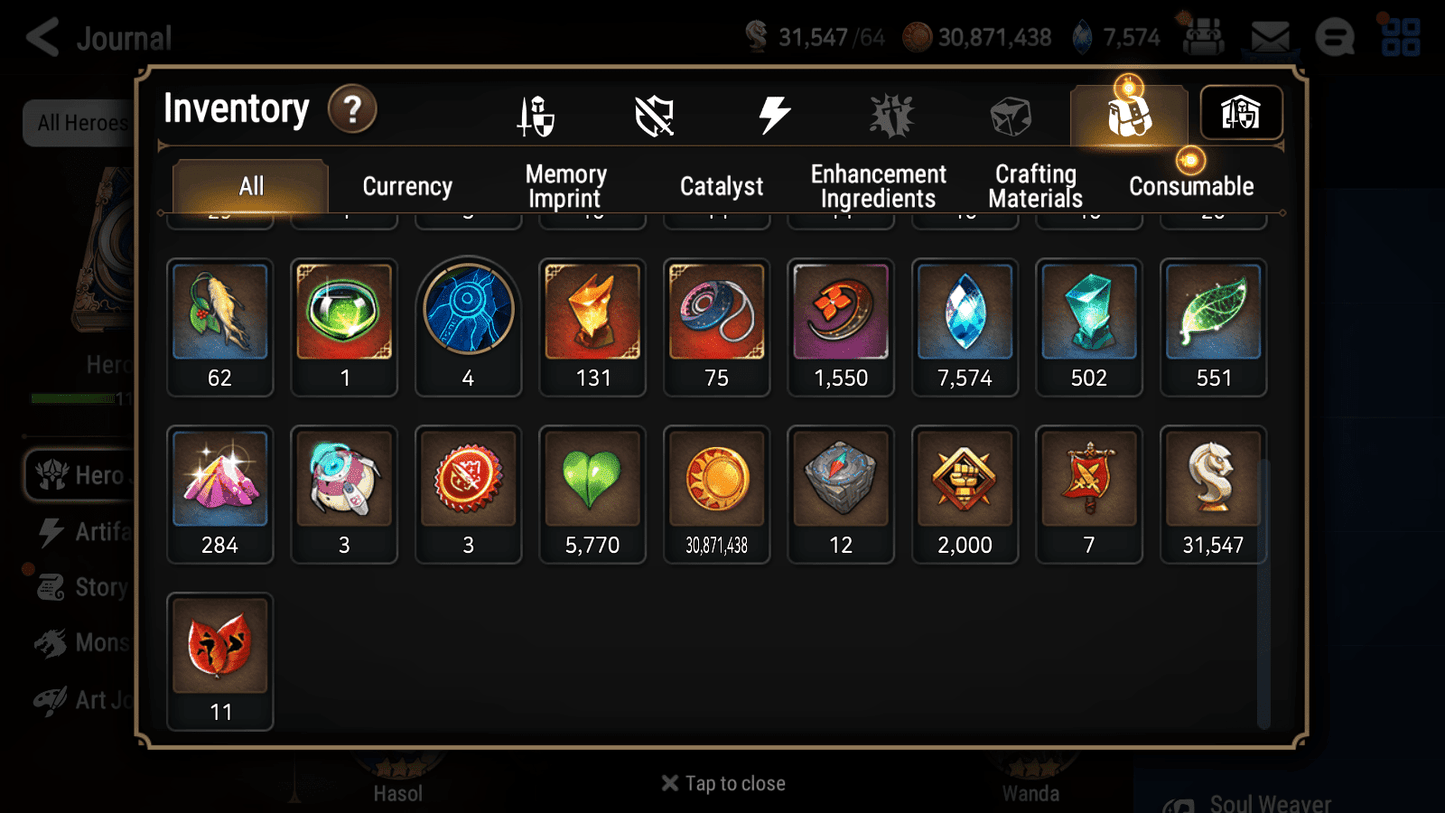Open the mail envelope icon
Viewport: 1445px width, 813px height.
point(1269,36)
